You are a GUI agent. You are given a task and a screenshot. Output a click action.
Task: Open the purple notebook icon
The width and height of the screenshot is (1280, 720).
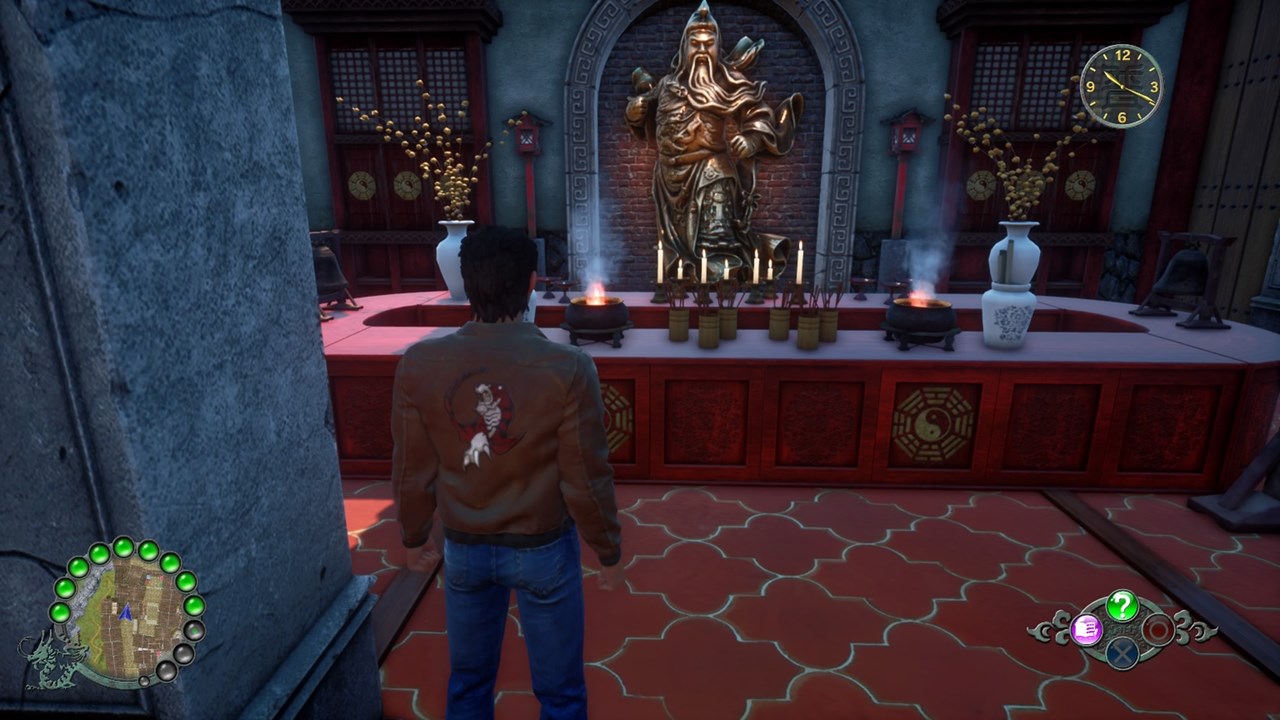point(1086,629)
